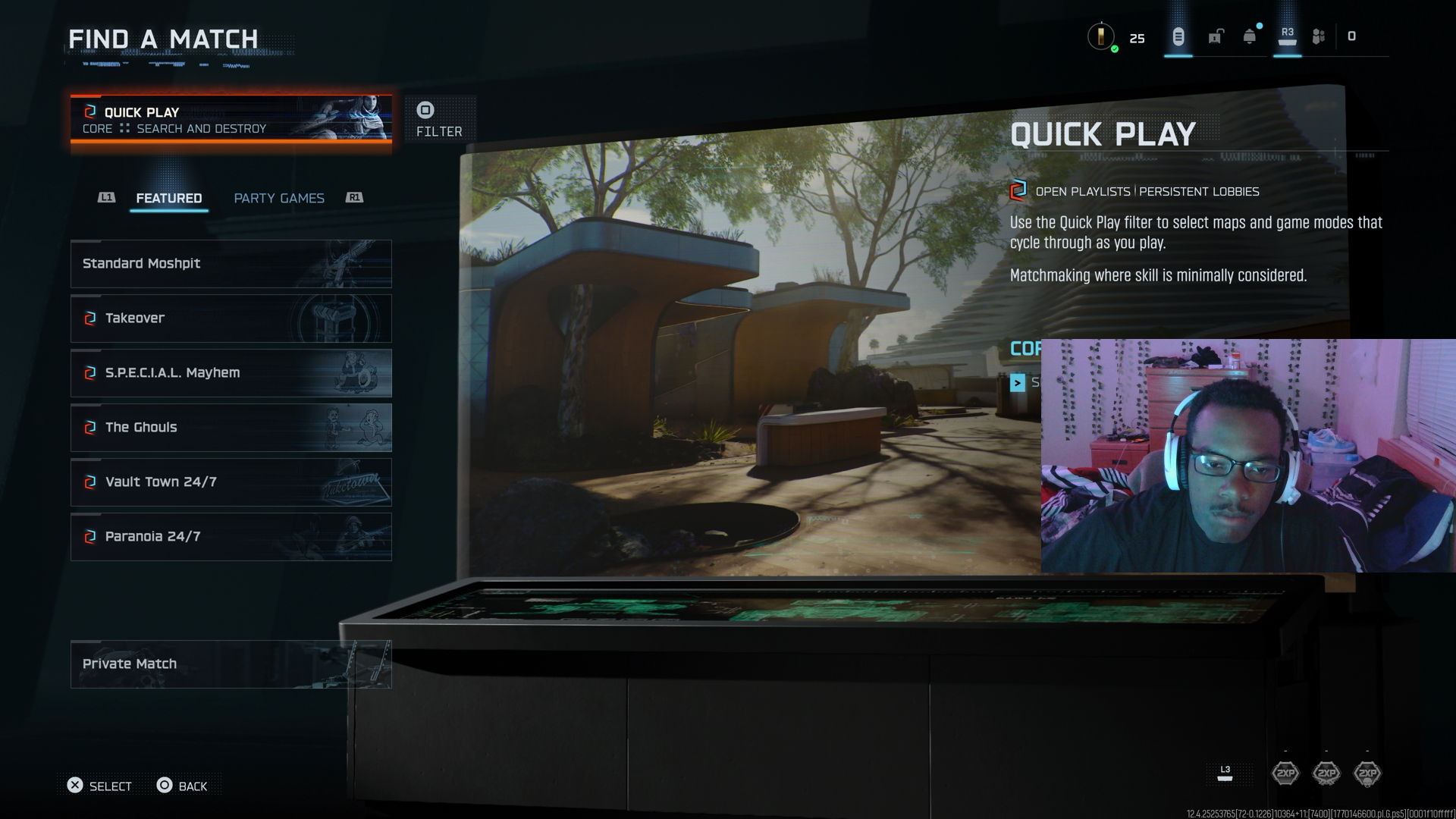Screen dimensions: 1456x819
Task: Activate the first 2XP token
Action: (x=1285, y=773)
